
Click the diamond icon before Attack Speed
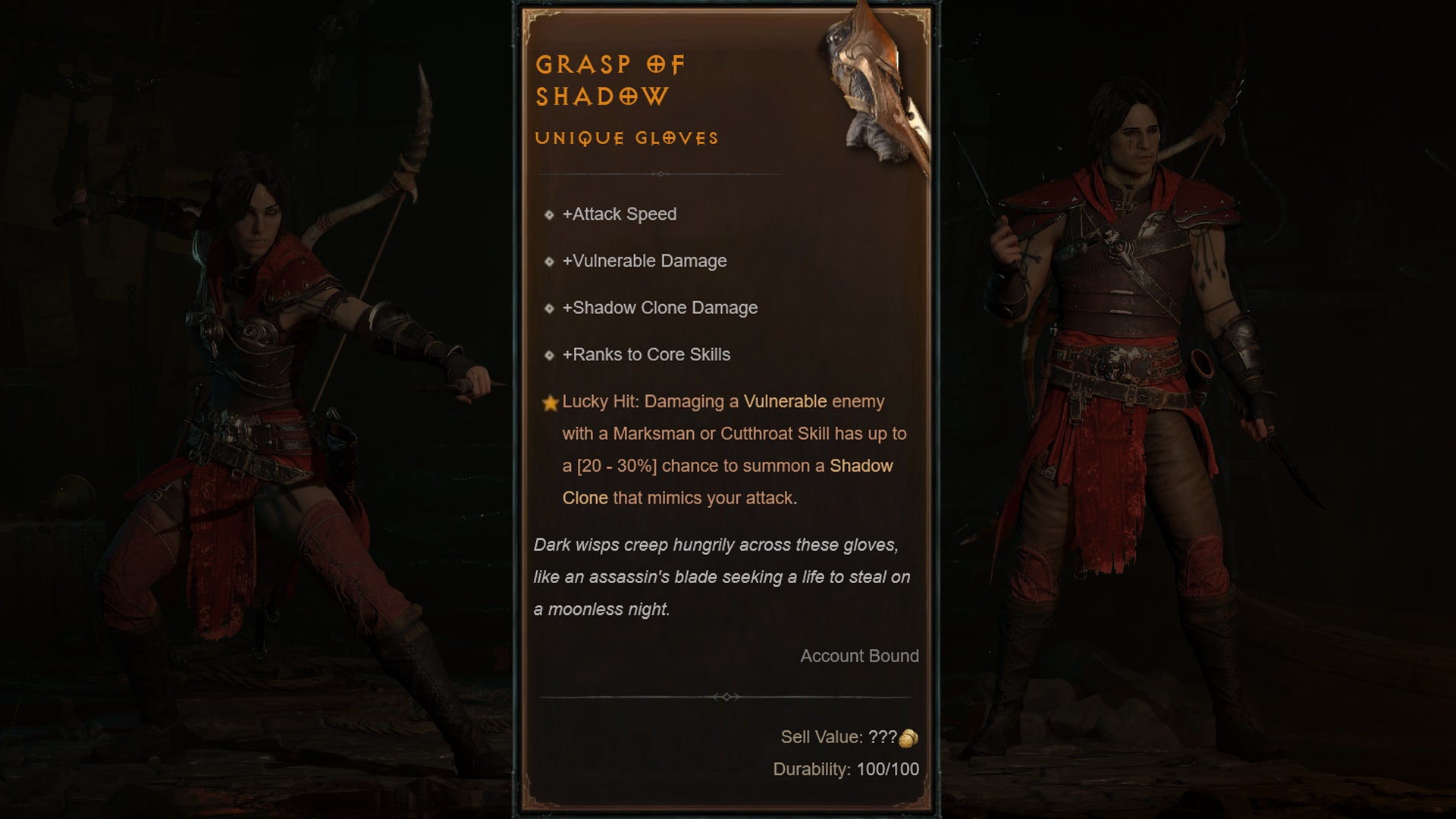tap(549, 215)
